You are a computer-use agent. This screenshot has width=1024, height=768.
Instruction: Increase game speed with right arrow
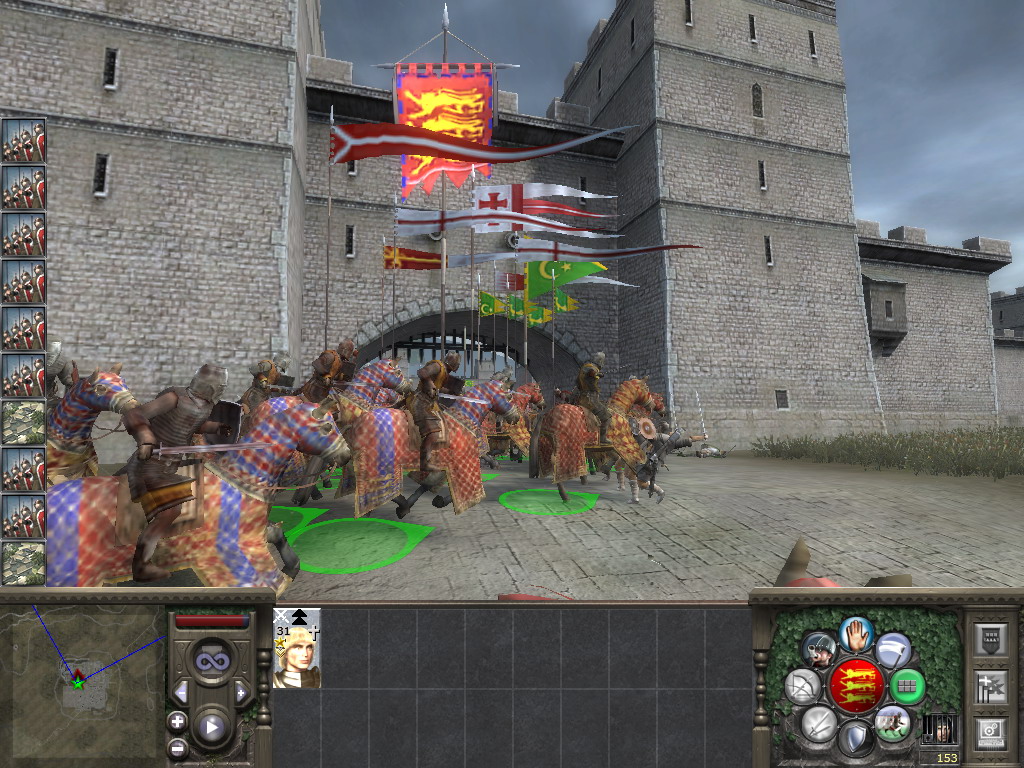pyautogui.click(x=240, y=692)
